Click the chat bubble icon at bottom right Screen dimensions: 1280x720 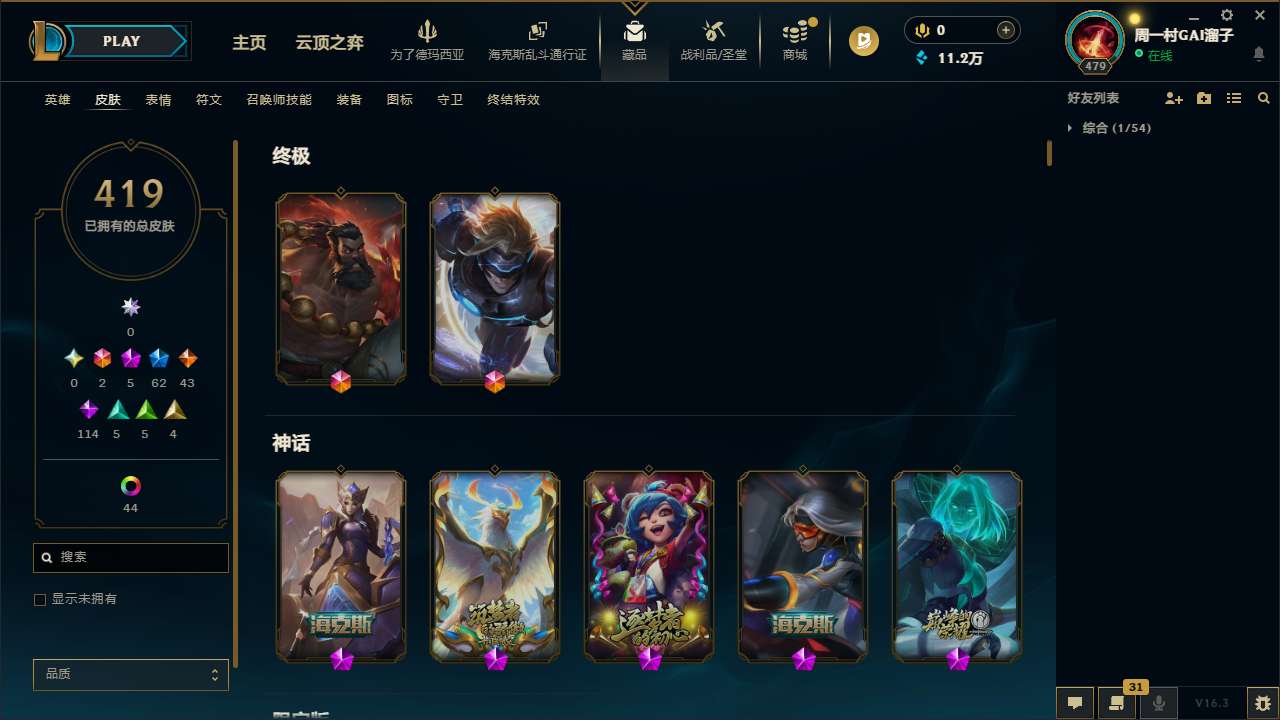[1075, 702]
